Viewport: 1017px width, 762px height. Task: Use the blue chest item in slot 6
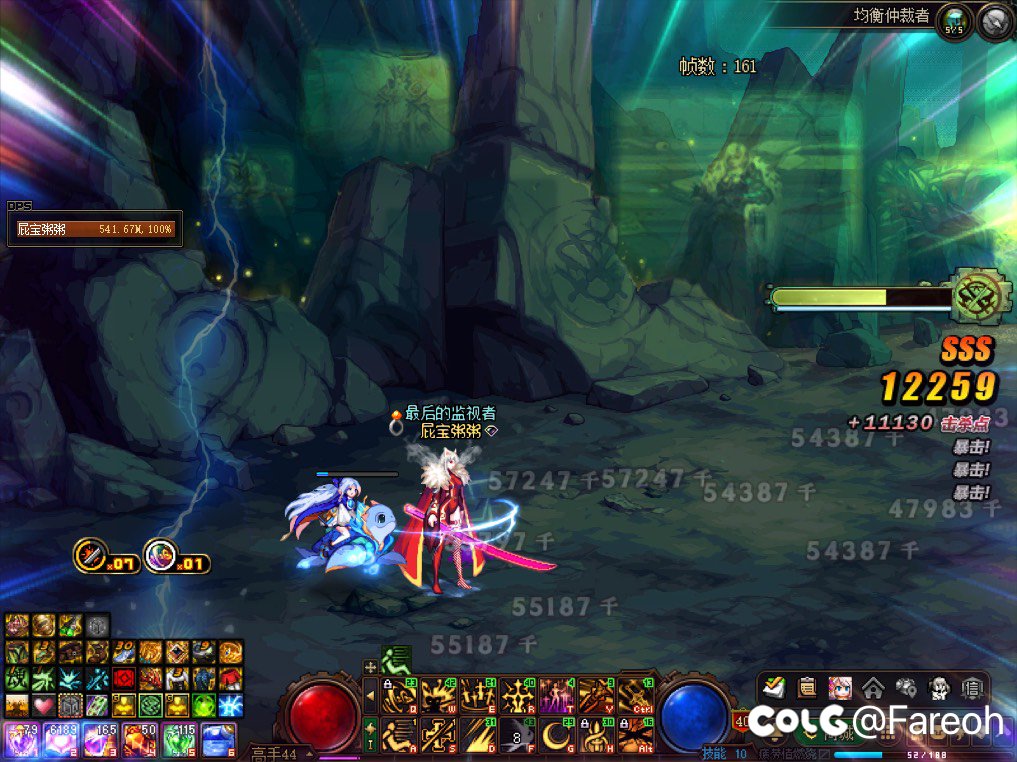tap(218, 740)
